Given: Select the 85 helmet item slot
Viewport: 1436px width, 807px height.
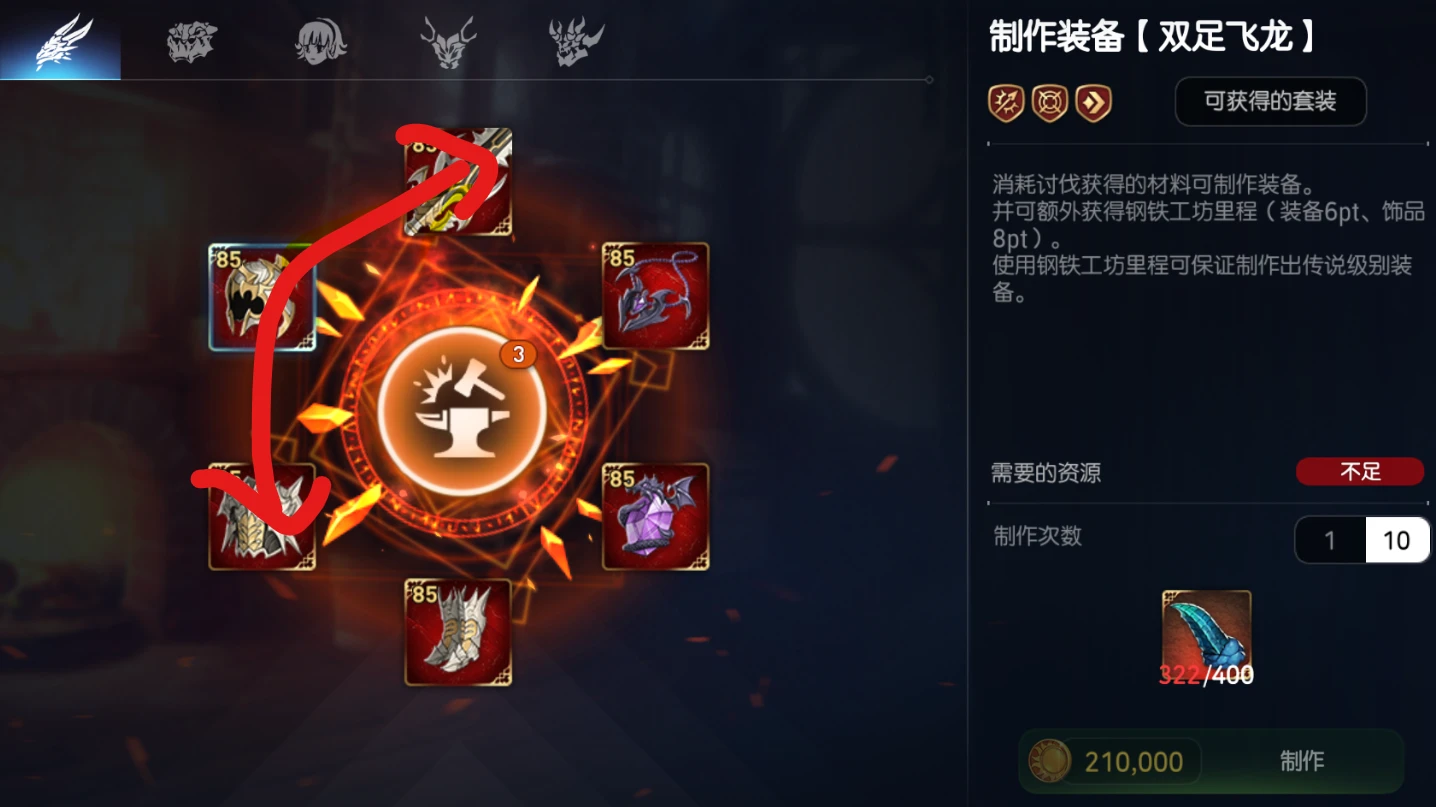Looking at the screenshot, I should (x=262, y=295).
